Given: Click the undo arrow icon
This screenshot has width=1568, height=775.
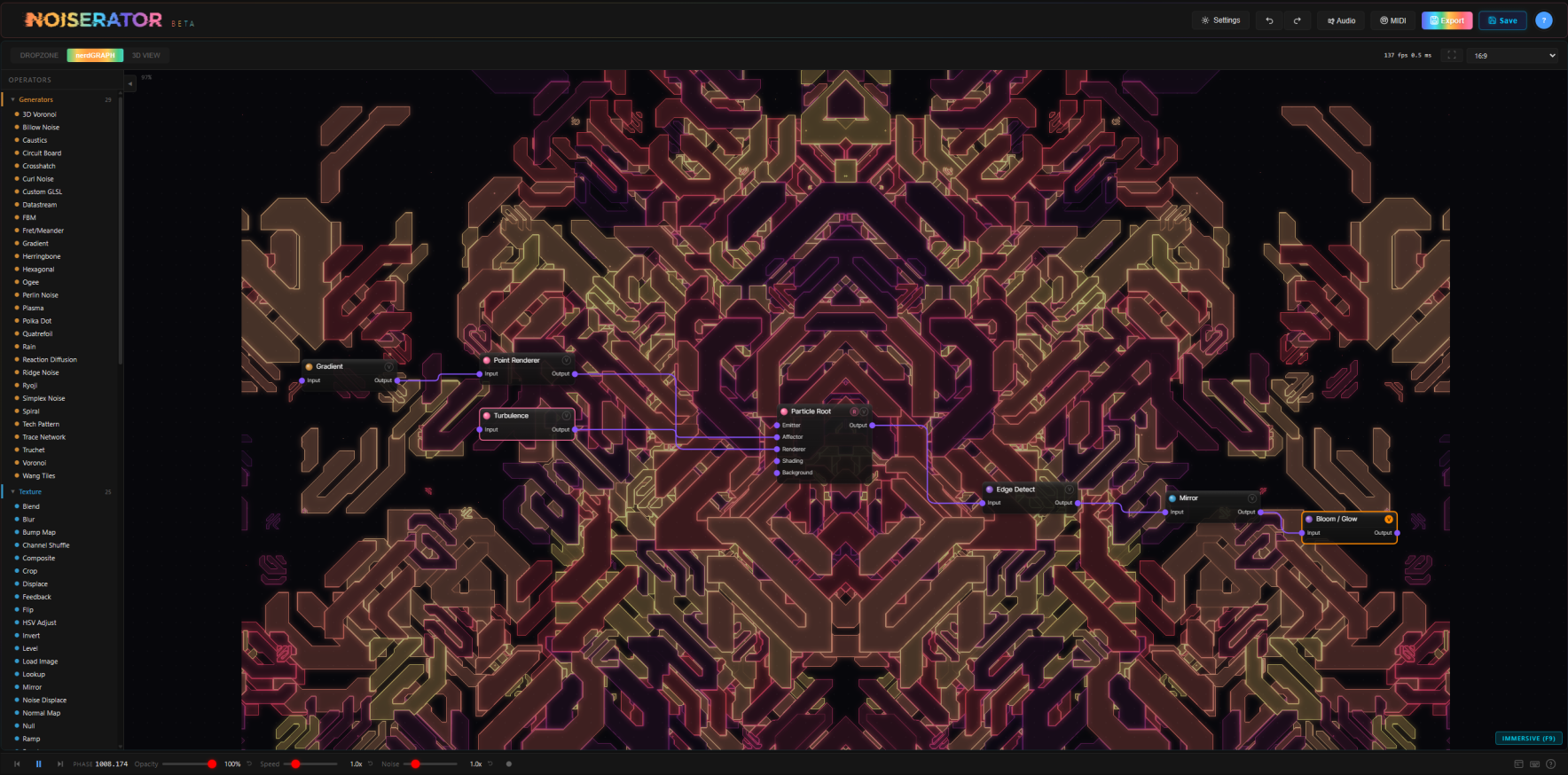Looking at the screenshot, I should pyautogui.click(x=1268, y=20).
